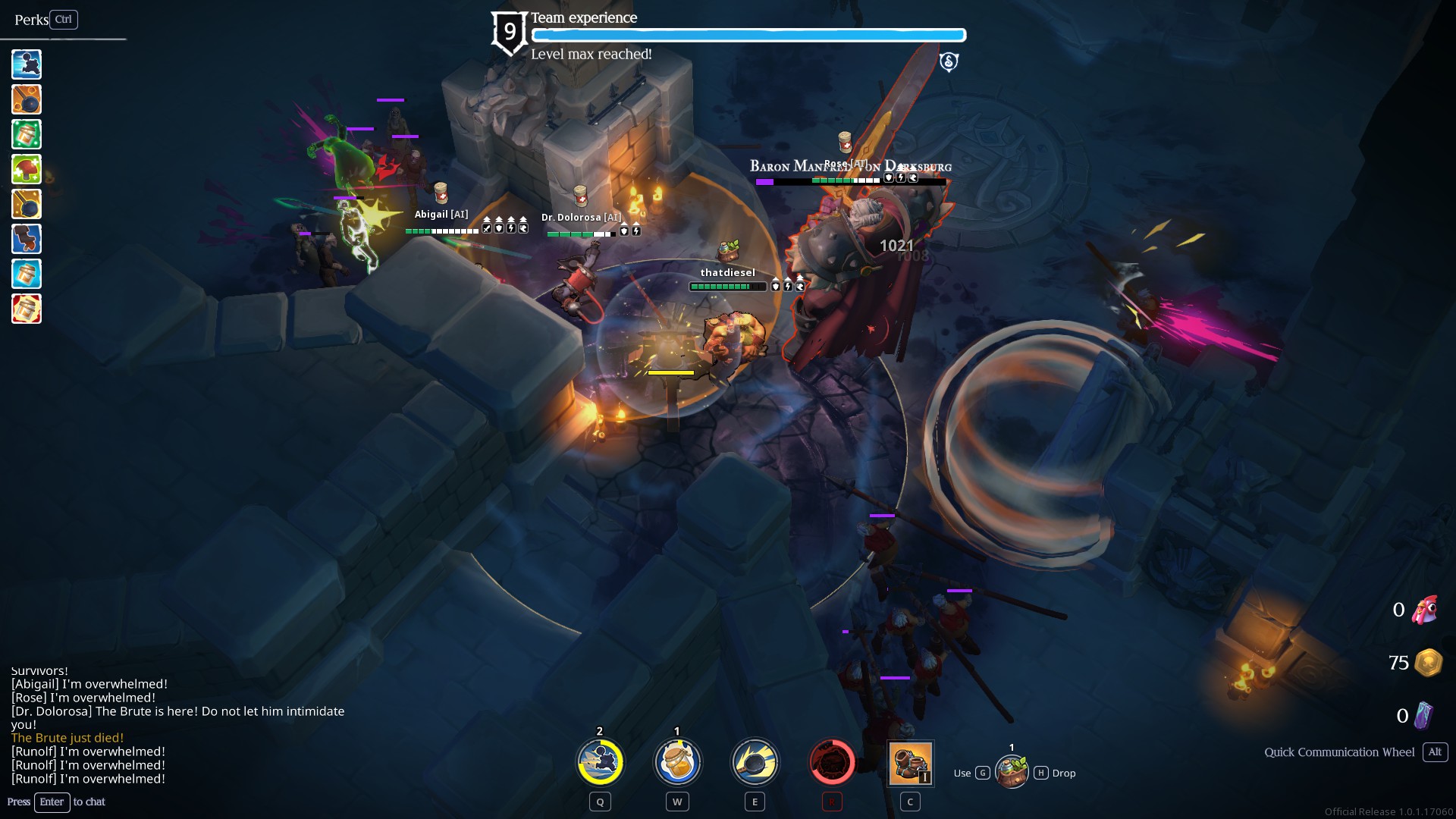Click the red-framed honey jar perk at sidebar bottom
Screen dimensions: 1456x819
(26, 309)
